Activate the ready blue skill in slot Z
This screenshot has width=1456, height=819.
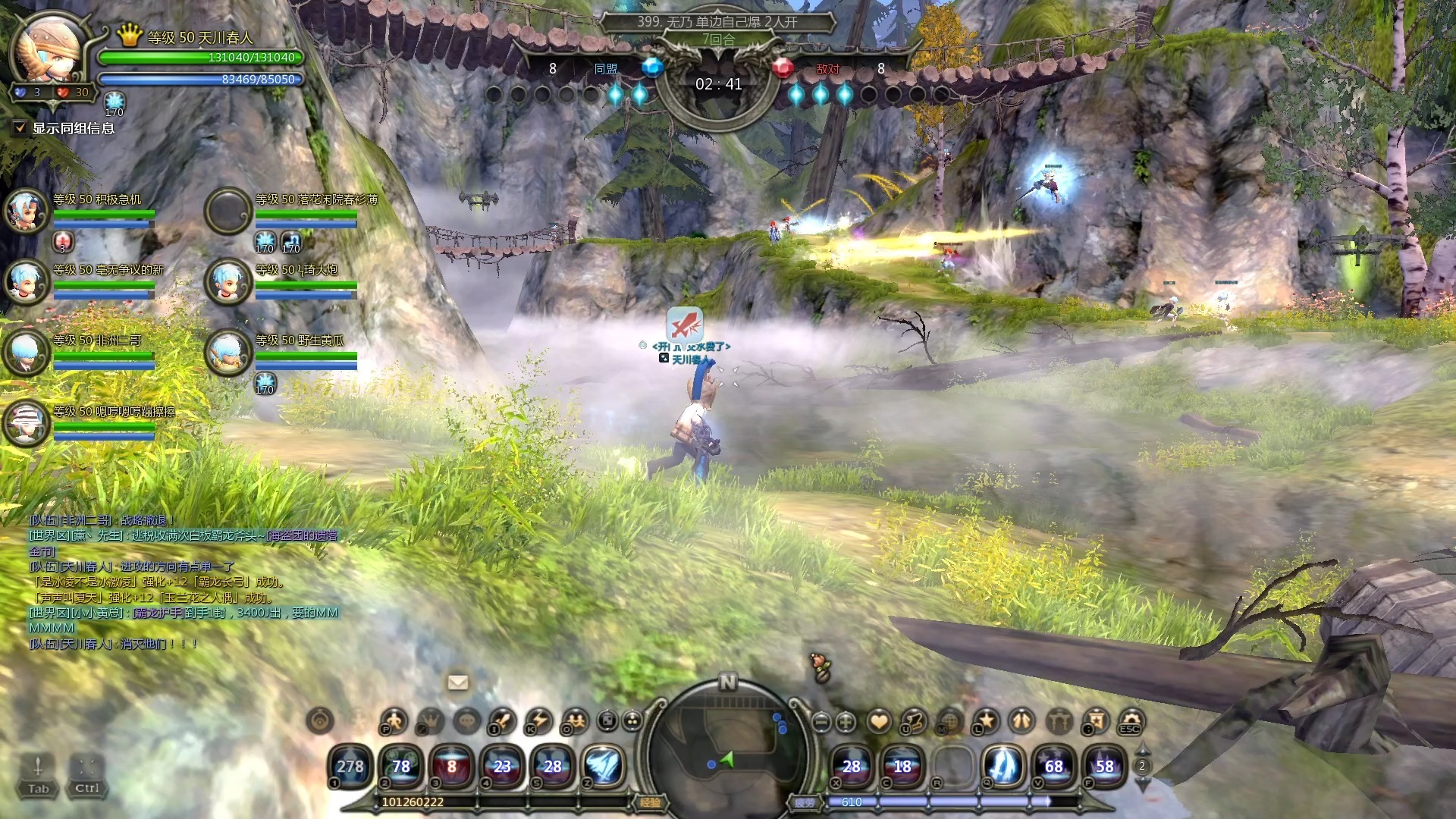(x=604, y=766)
